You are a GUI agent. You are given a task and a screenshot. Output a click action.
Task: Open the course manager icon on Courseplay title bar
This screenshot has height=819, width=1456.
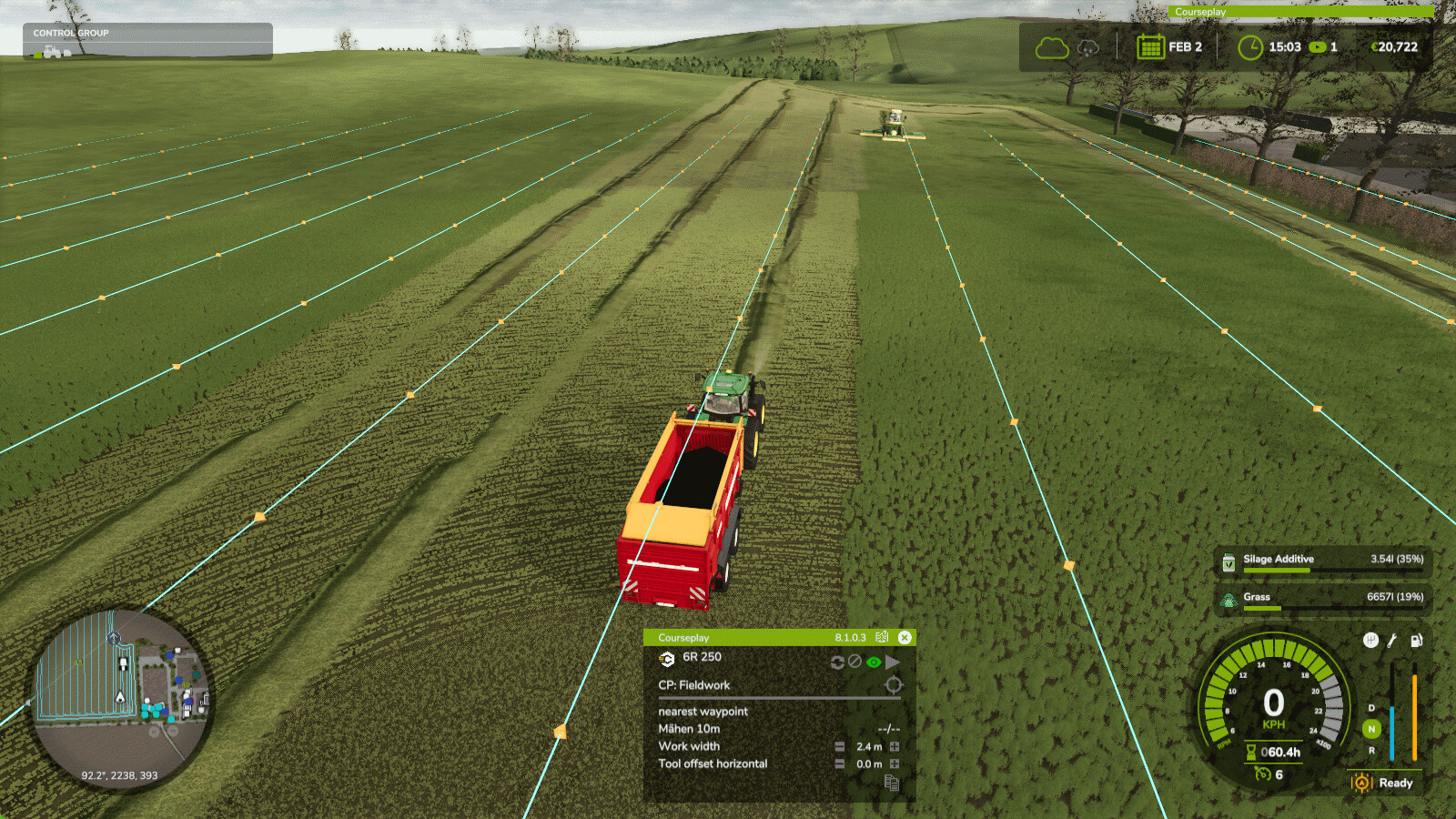881,637
